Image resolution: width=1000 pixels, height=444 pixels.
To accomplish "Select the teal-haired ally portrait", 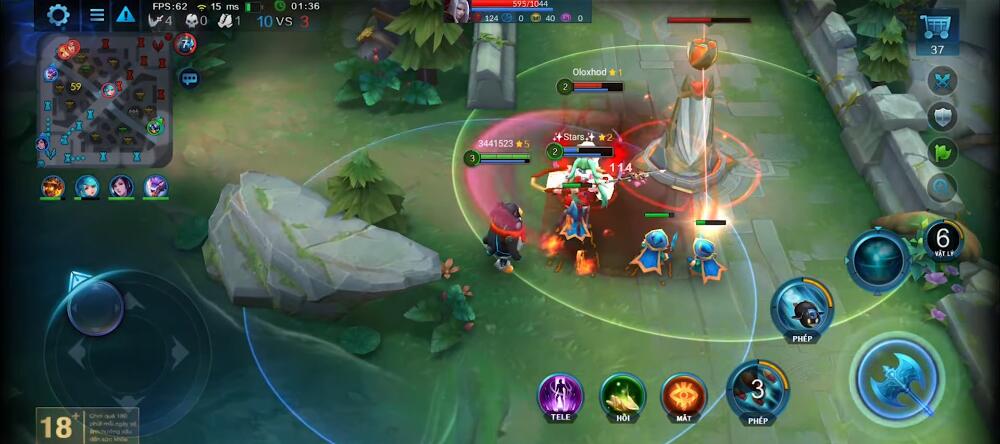I will pyautogui.click(x=87, y=186).
